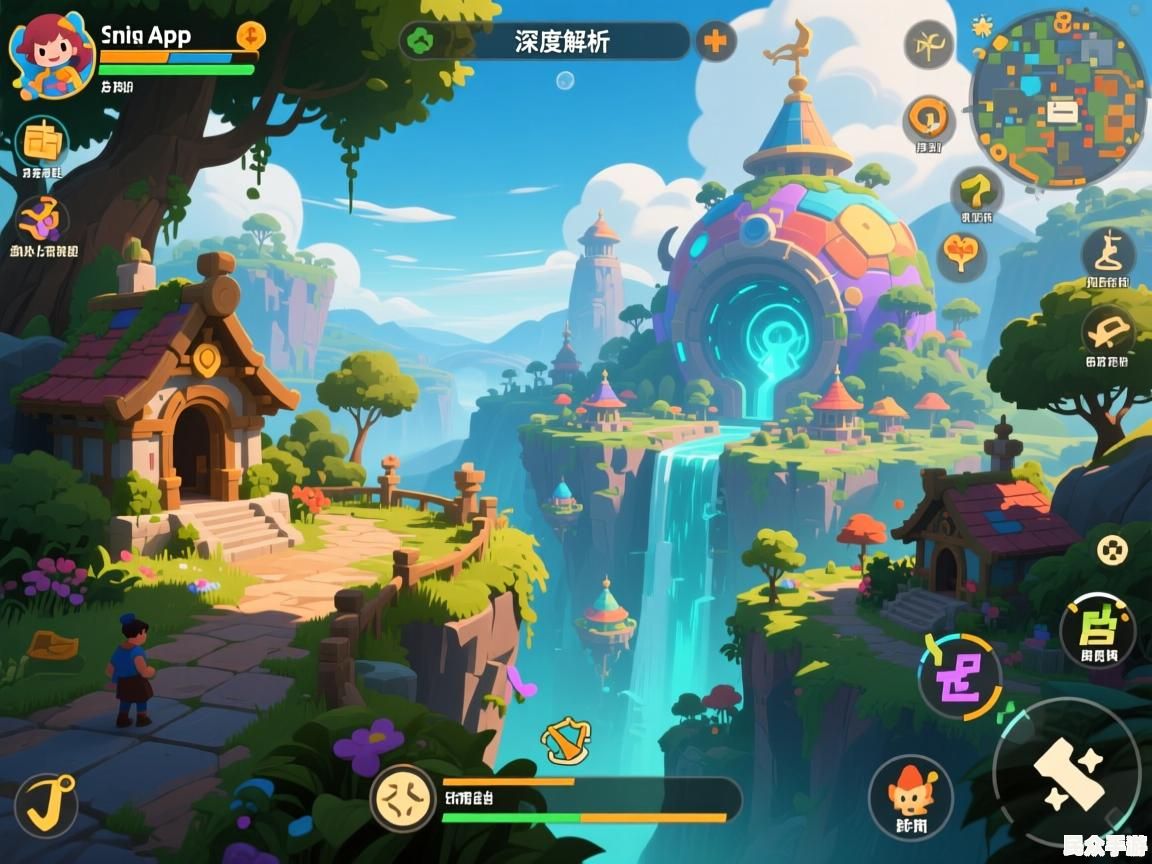Open the dark squiggle icon beside the minimap

click(x=929, y=45)
